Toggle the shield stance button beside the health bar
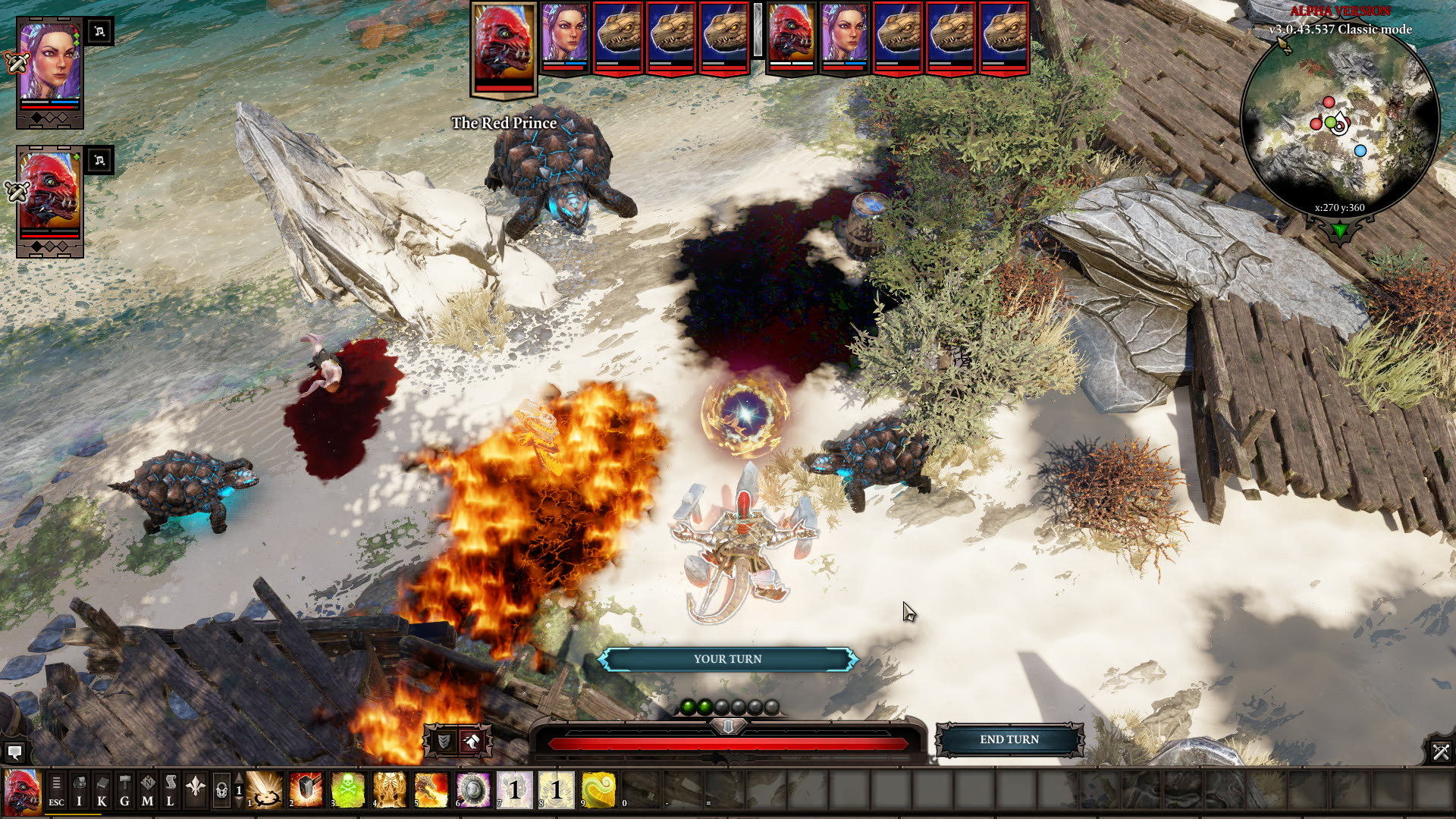The height and width of the screenshot is (819, 1456). coord(444,741)
